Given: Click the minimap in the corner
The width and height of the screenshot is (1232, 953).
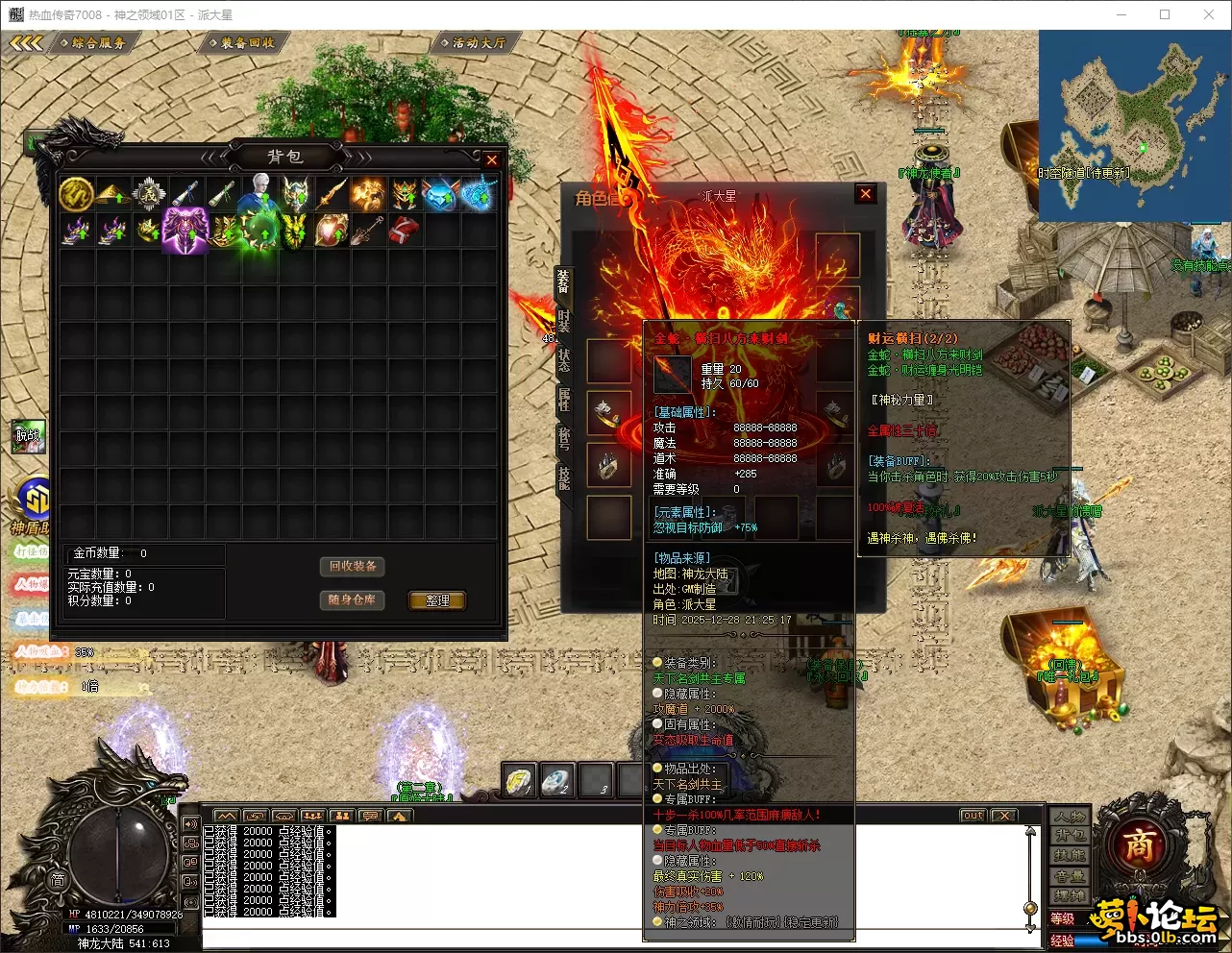Looking at the screenshot, I should click(x=1134, y=125).
